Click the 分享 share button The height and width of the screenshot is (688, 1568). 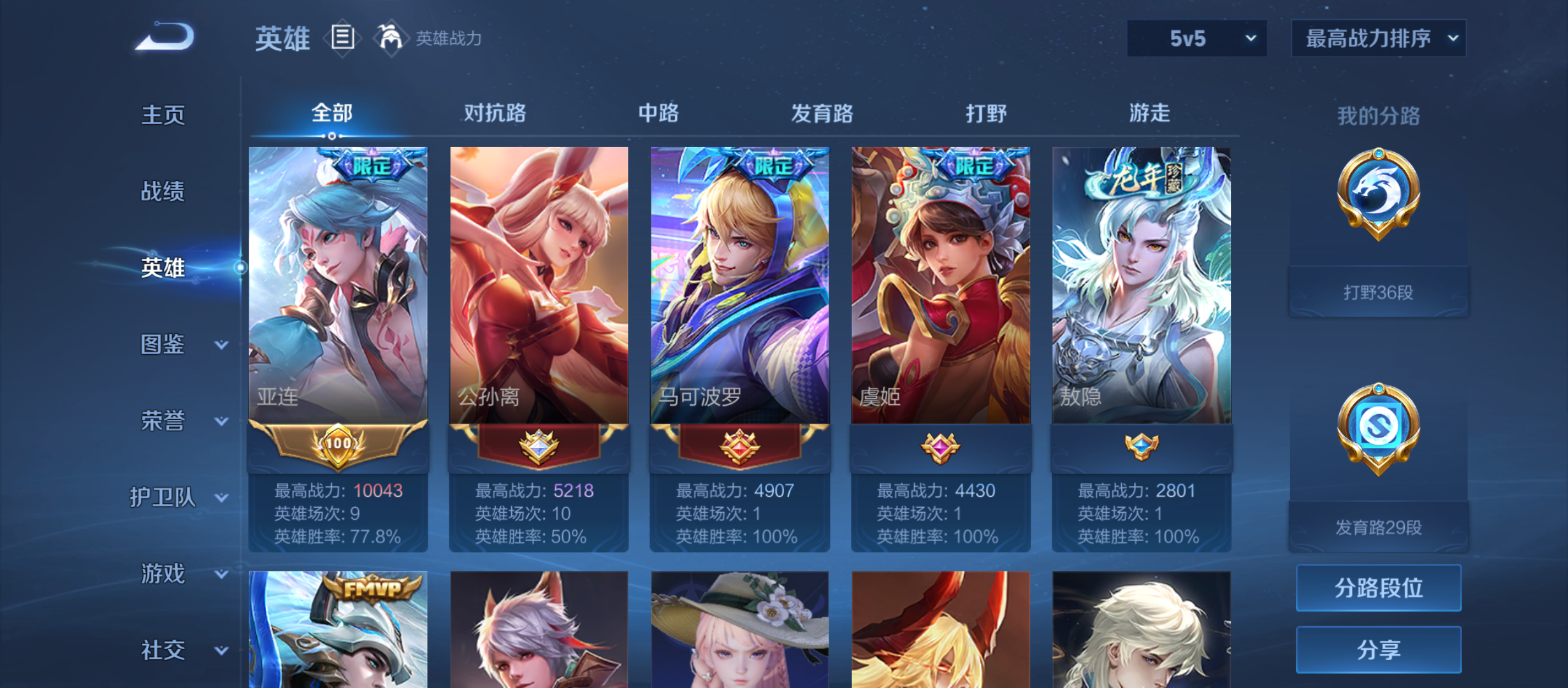pyautogui.click(x=1378, y=650)
